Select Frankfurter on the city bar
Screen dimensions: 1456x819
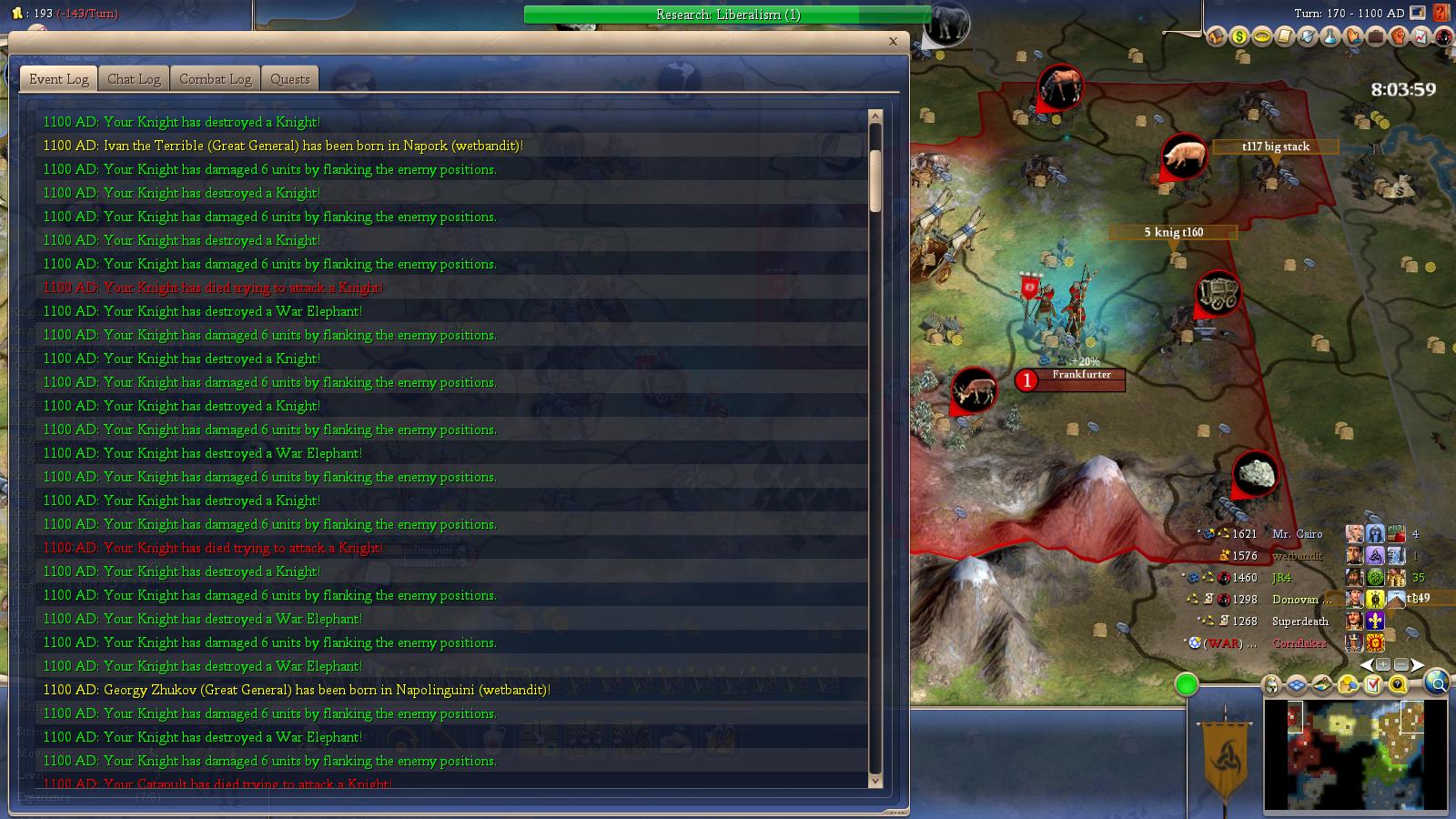pos(1081,379)
